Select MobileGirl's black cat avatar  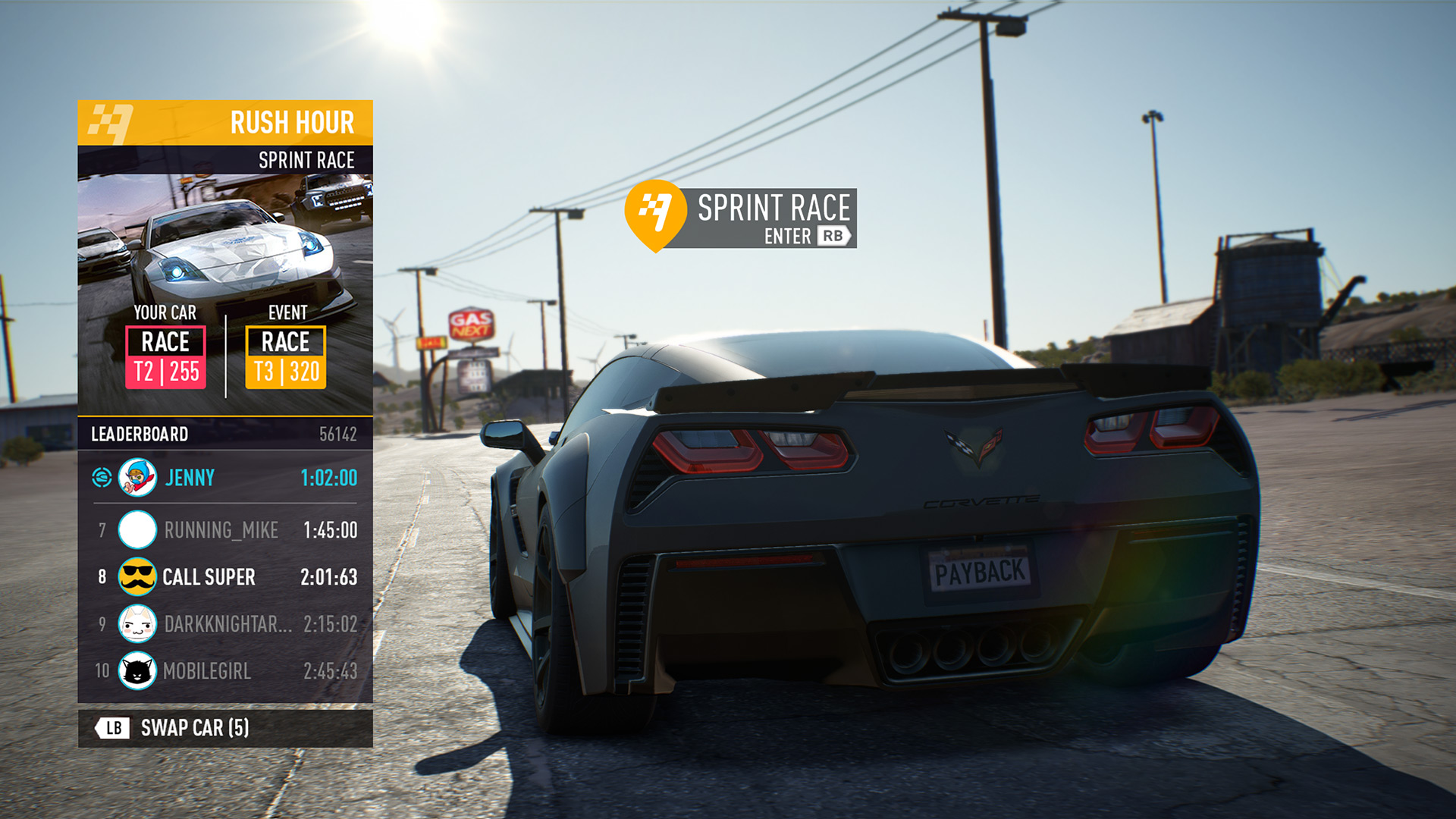coord(137,671)
